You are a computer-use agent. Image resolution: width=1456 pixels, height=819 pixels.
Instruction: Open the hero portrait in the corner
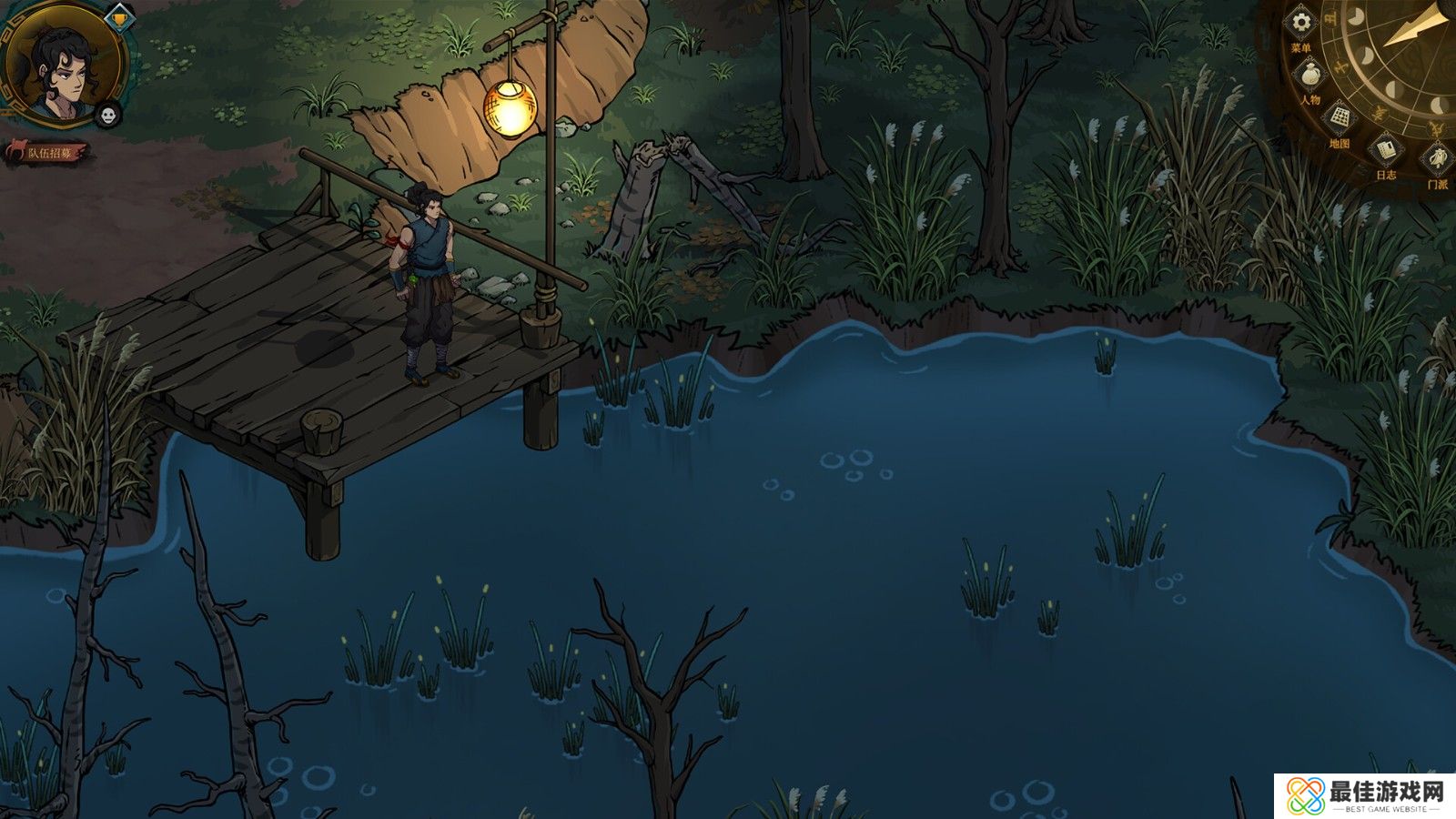[x=62, y=62]
